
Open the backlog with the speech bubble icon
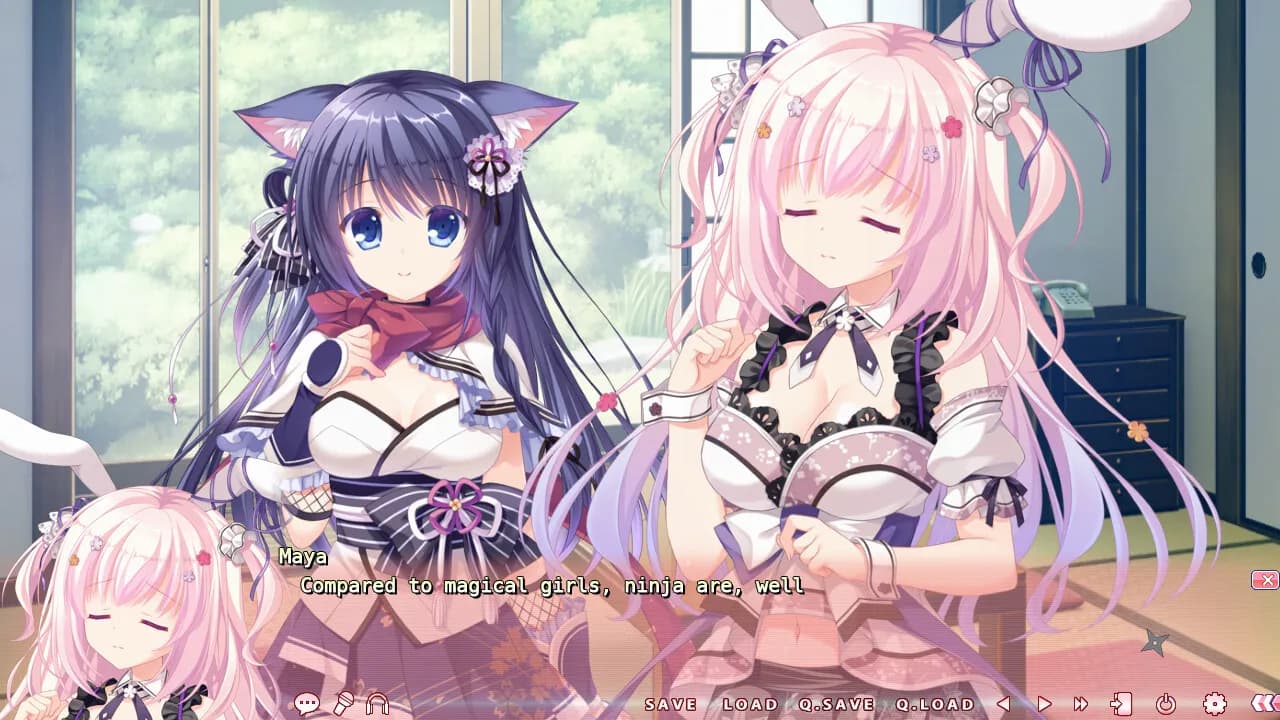tap(306, 703)
